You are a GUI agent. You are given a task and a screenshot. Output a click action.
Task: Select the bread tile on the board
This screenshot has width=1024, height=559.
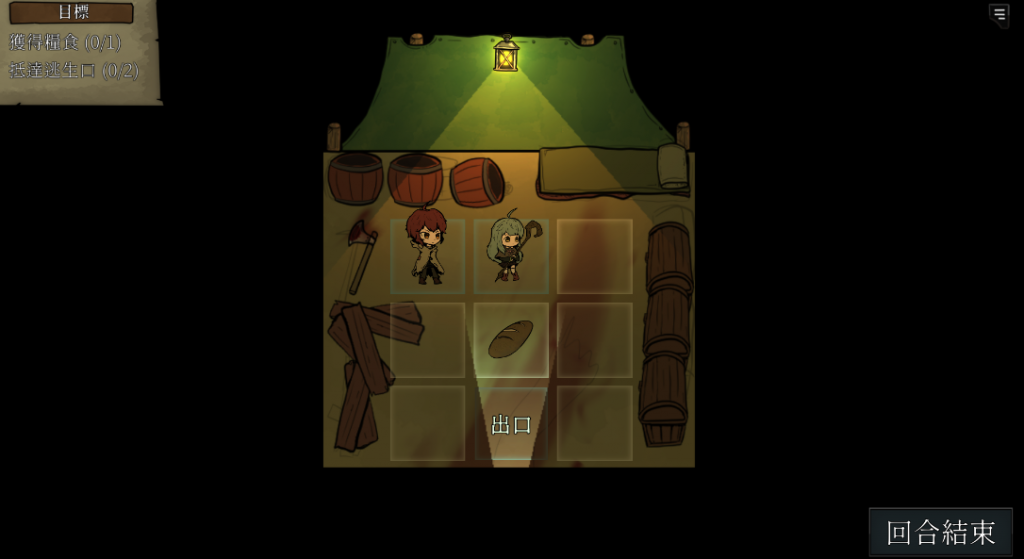point(510,340)
